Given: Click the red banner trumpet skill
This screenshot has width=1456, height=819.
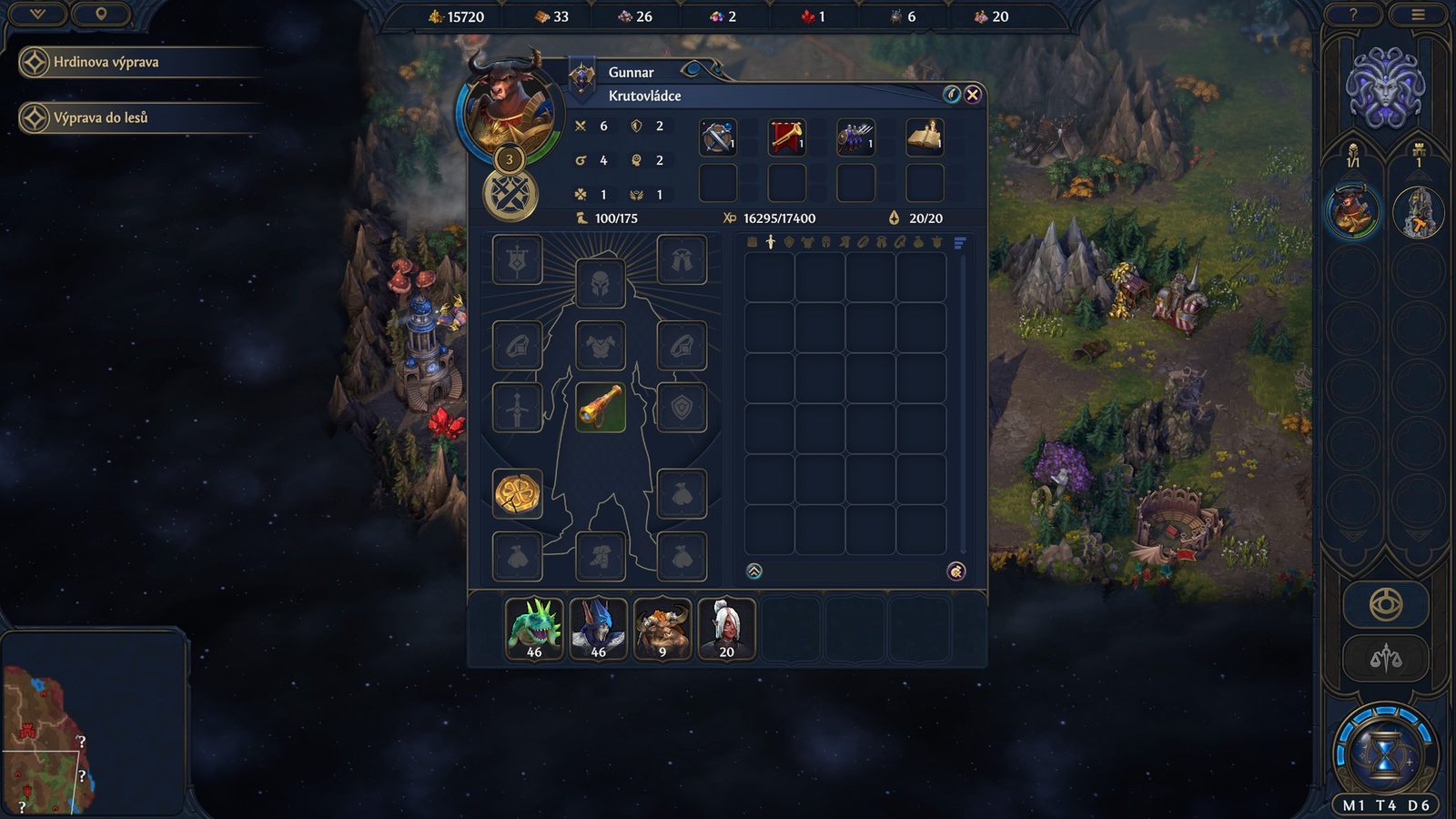Looking at the screenshot, I should [787, 137].
